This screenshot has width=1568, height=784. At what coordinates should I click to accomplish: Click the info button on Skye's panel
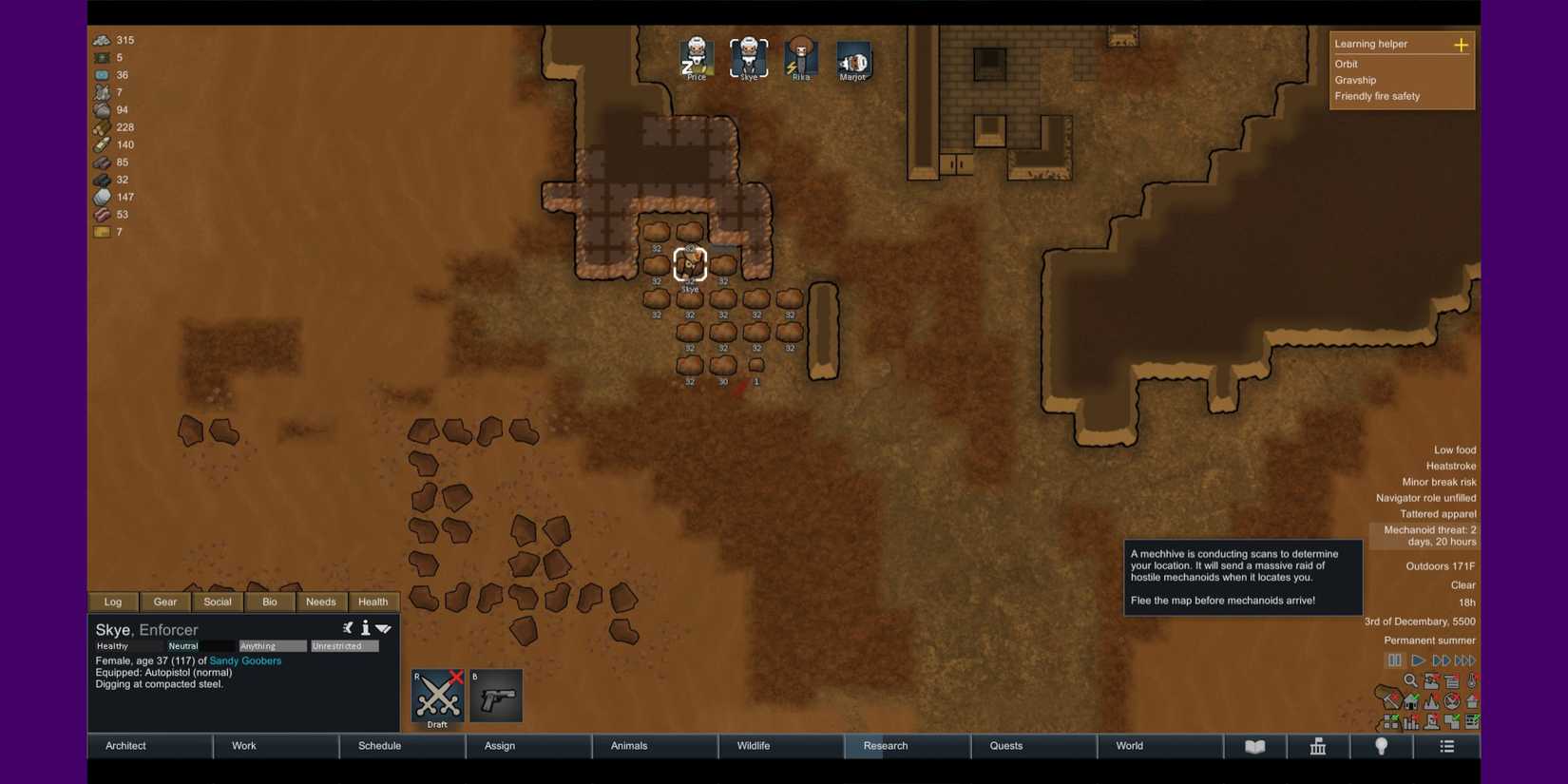pyautogui.click(x=365, y=628)
